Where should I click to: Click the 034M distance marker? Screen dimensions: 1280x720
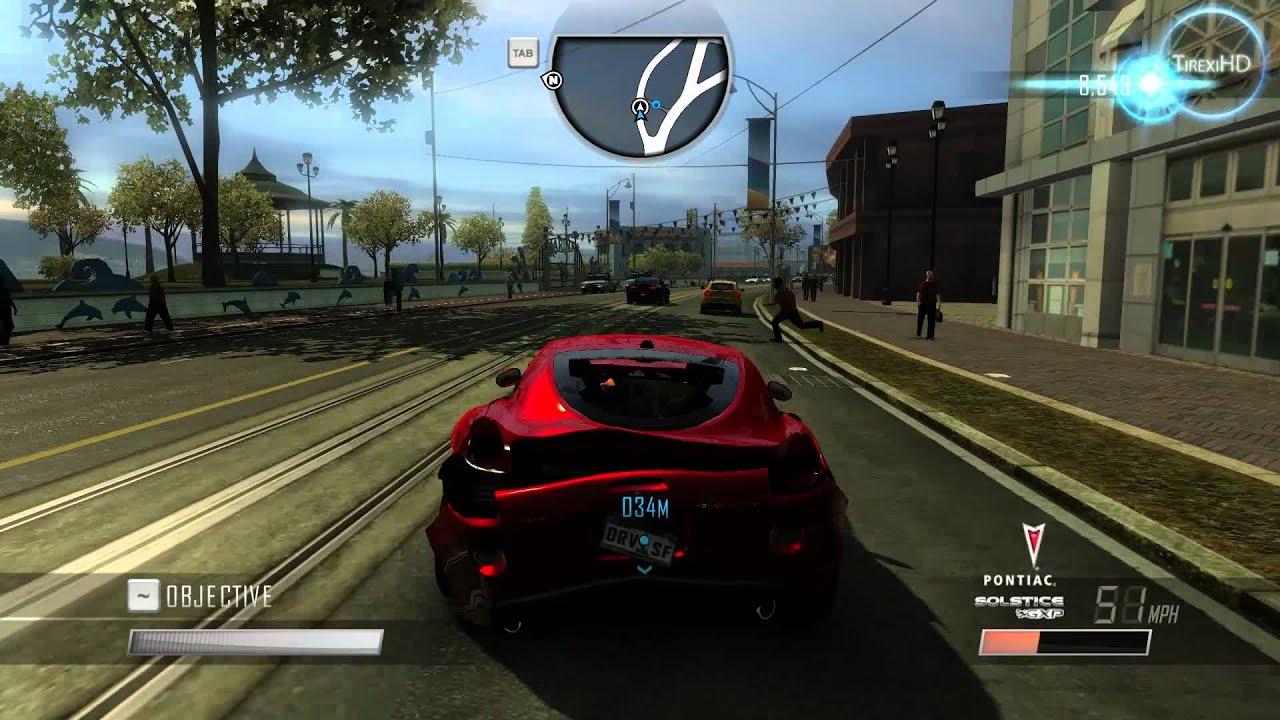pyautogui.click(x=643, y=508)
